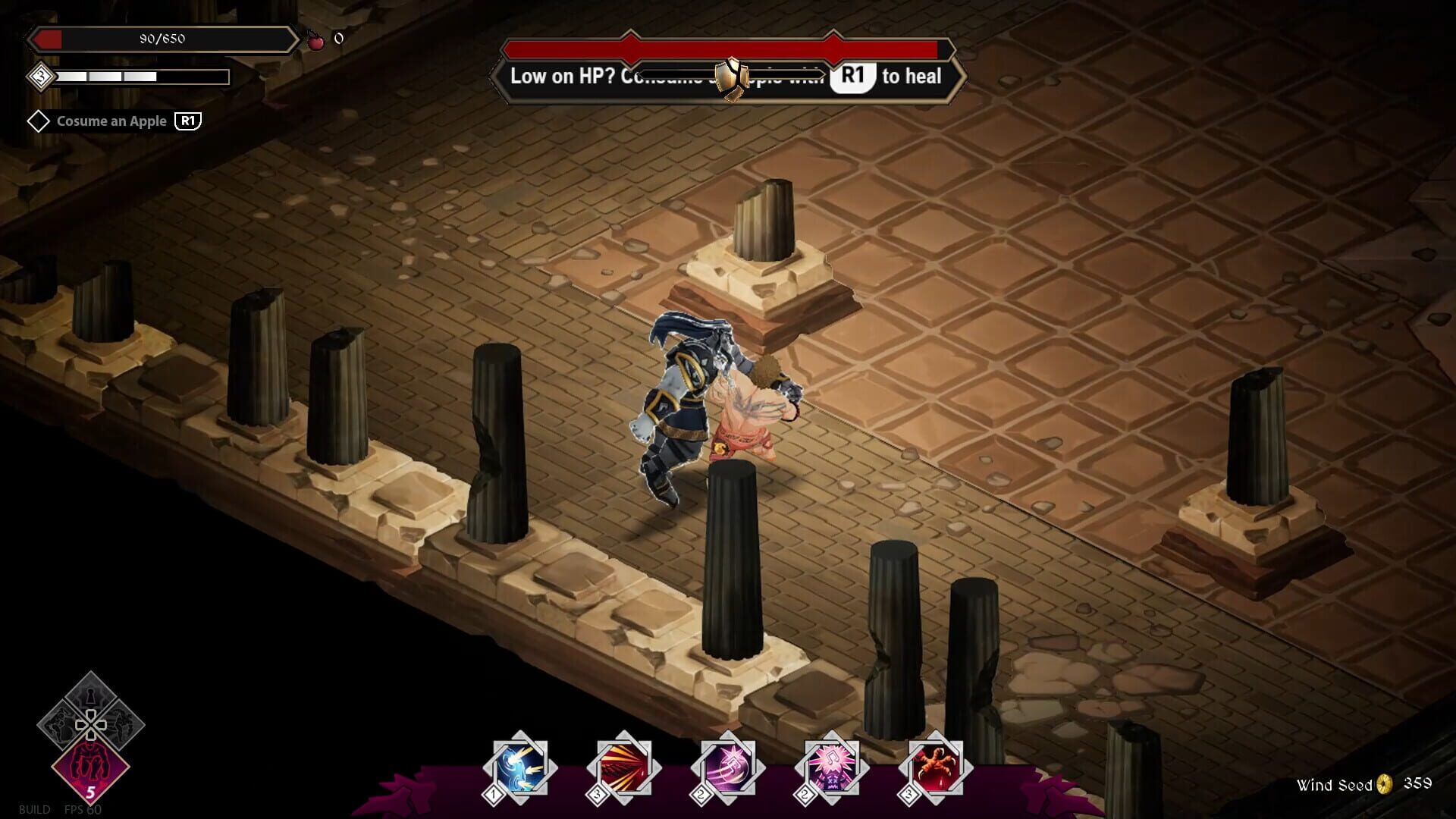Select the FPS 60 status text
The width and height of the screenshot is (1456, 819).
pos(83,808)
